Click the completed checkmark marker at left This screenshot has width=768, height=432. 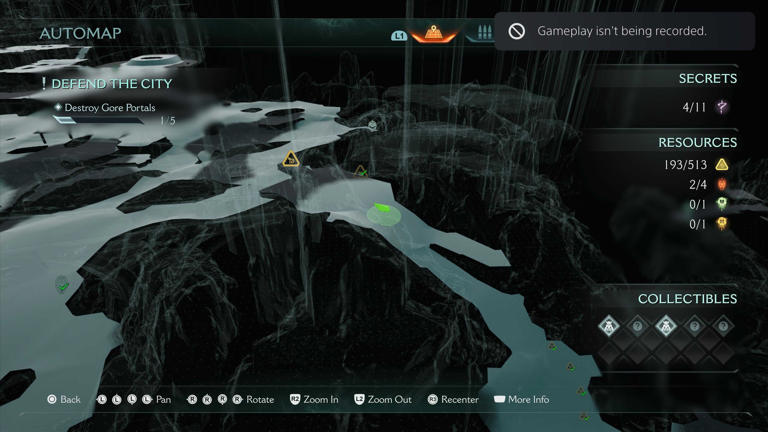pos(62,286)
